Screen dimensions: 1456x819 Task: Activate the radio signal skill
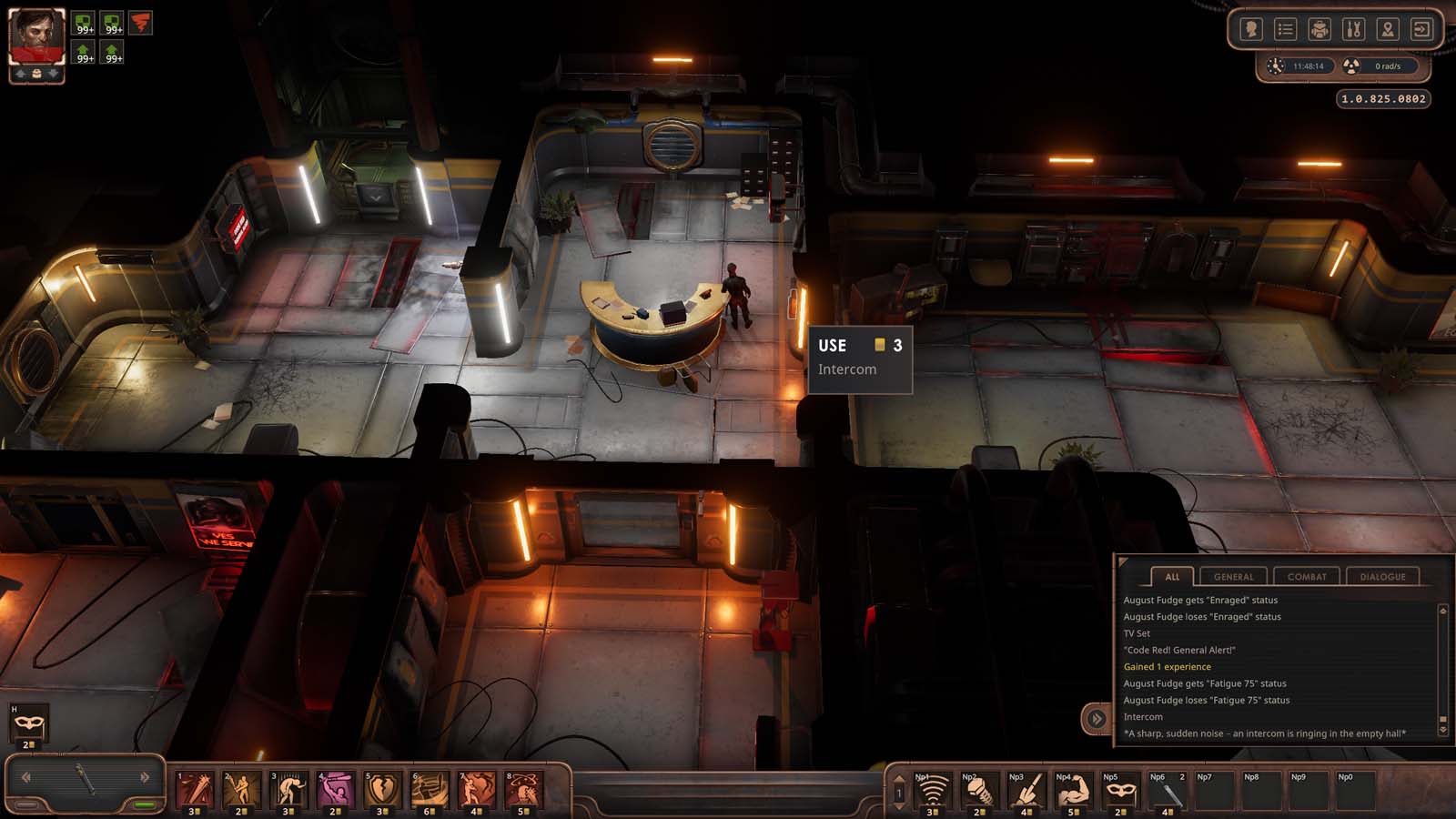931,792
